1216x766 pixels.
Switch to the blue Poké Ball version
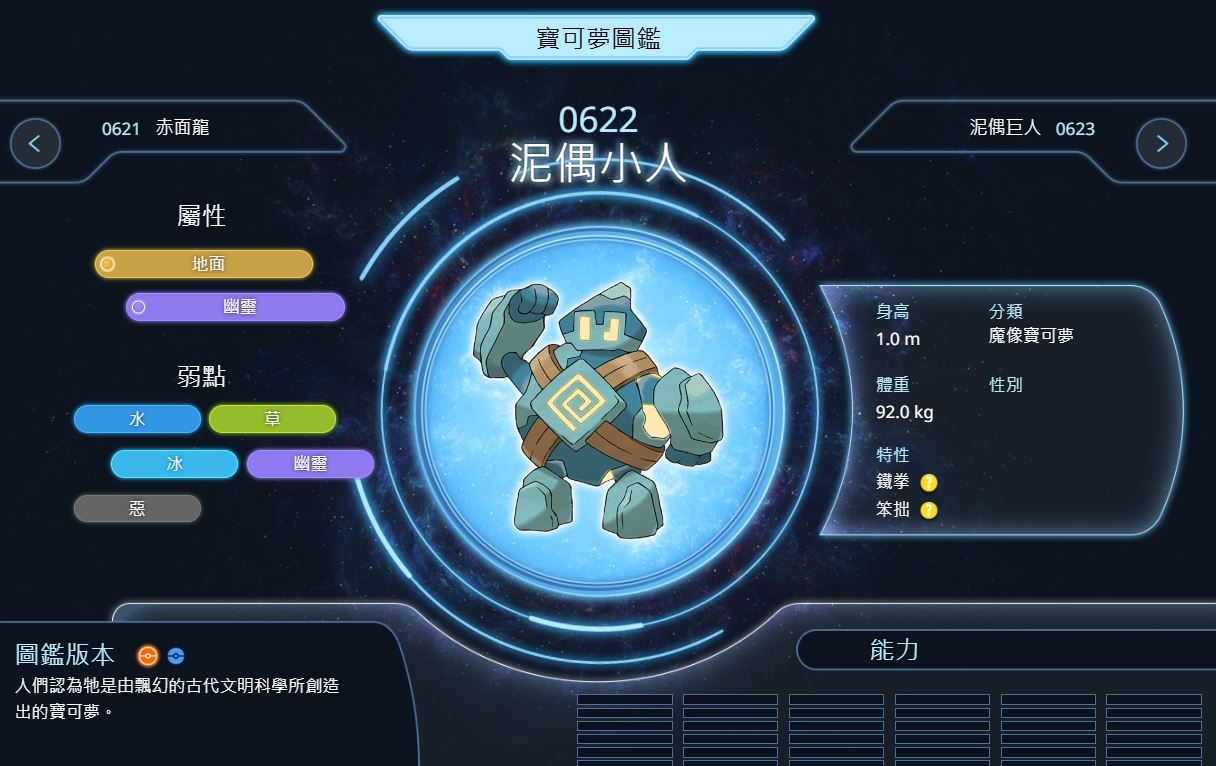click(176, 656)
